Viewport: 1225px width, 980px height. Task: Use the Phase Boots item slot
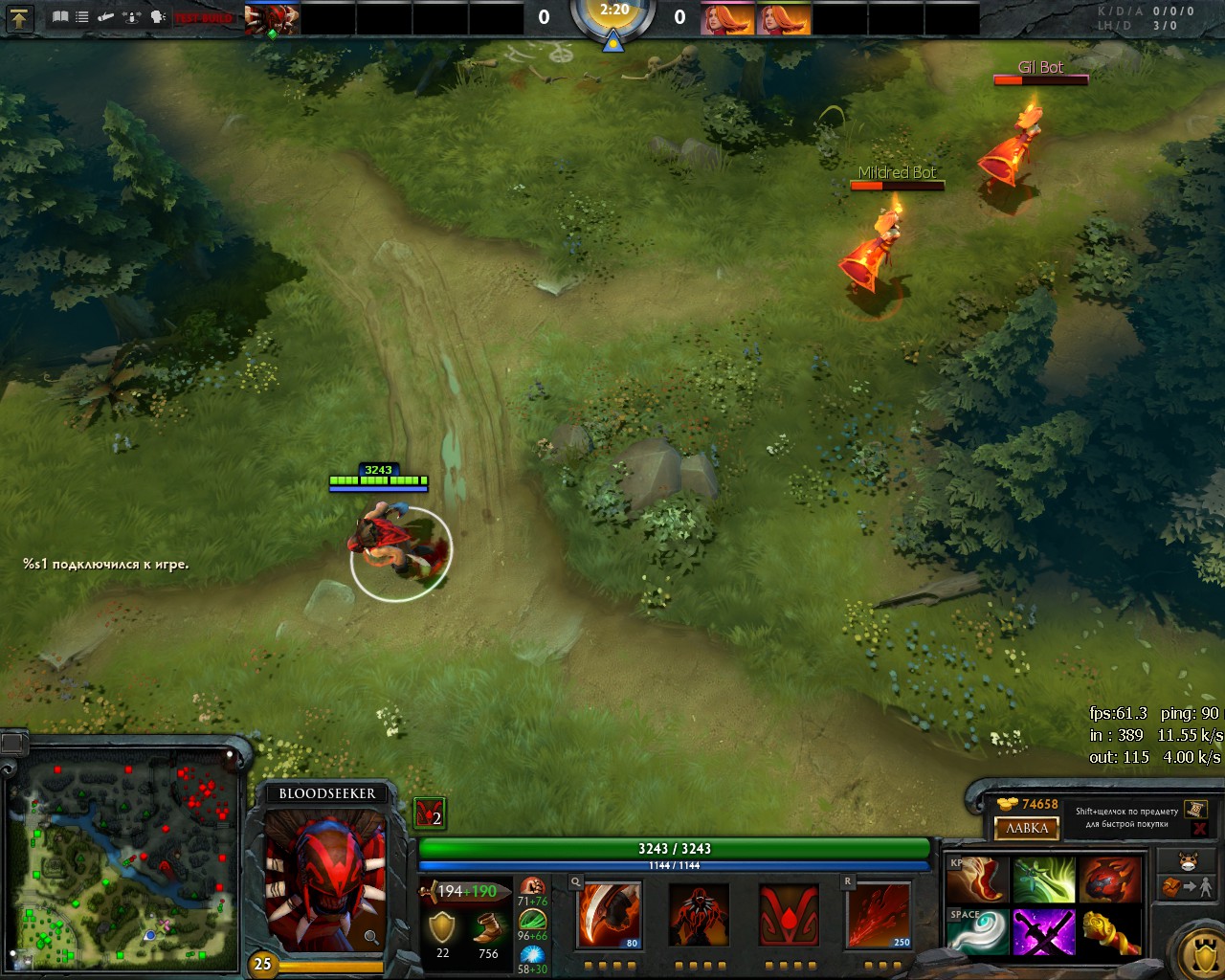976,880
